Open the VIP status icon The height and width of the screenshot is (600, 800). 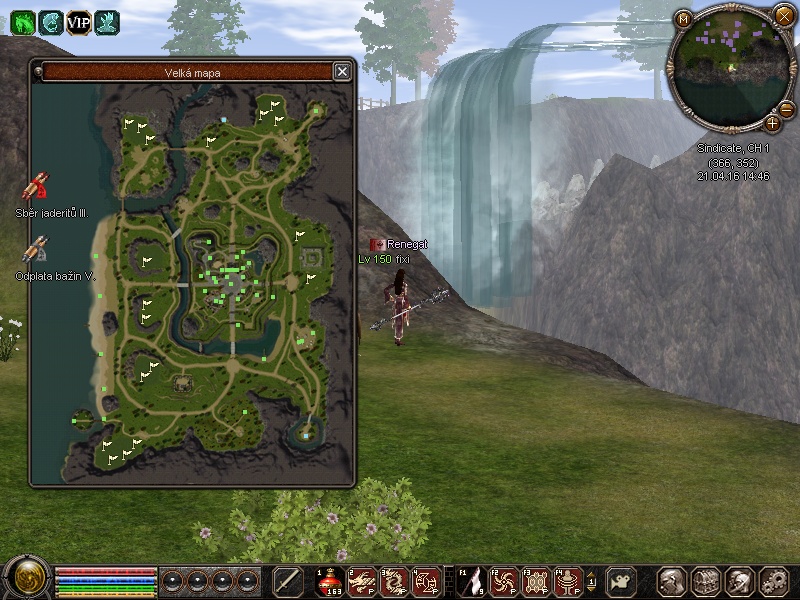(78, 21)
